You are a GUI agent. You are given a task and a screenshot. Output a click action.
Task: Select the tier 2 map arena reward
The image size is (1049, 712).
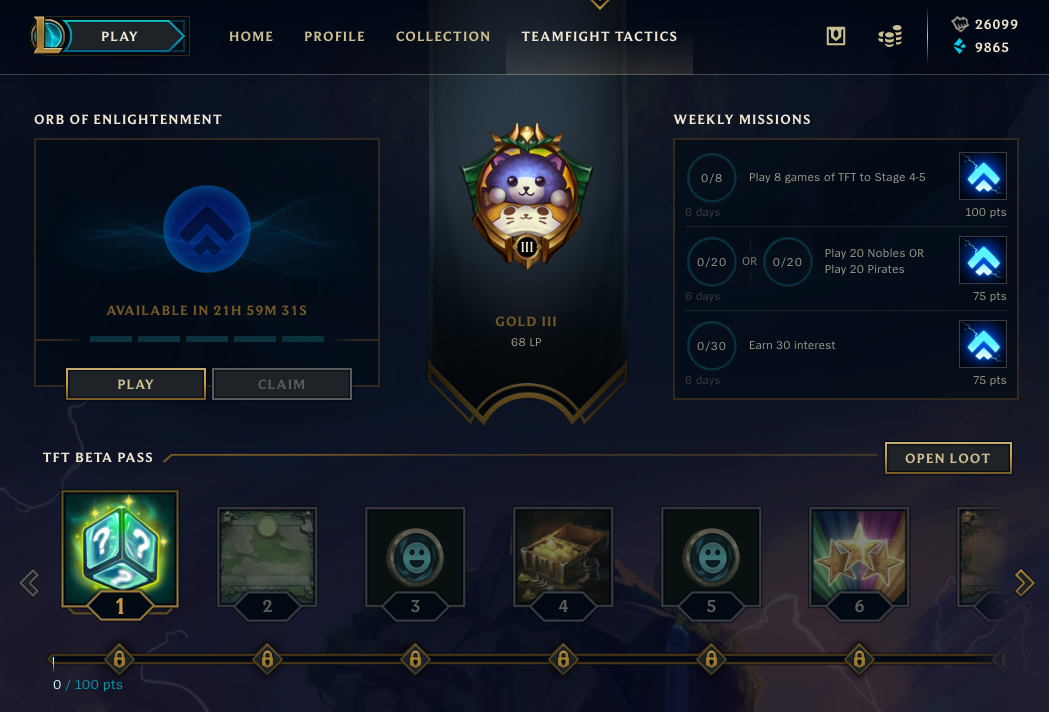(x=267, y=555)
